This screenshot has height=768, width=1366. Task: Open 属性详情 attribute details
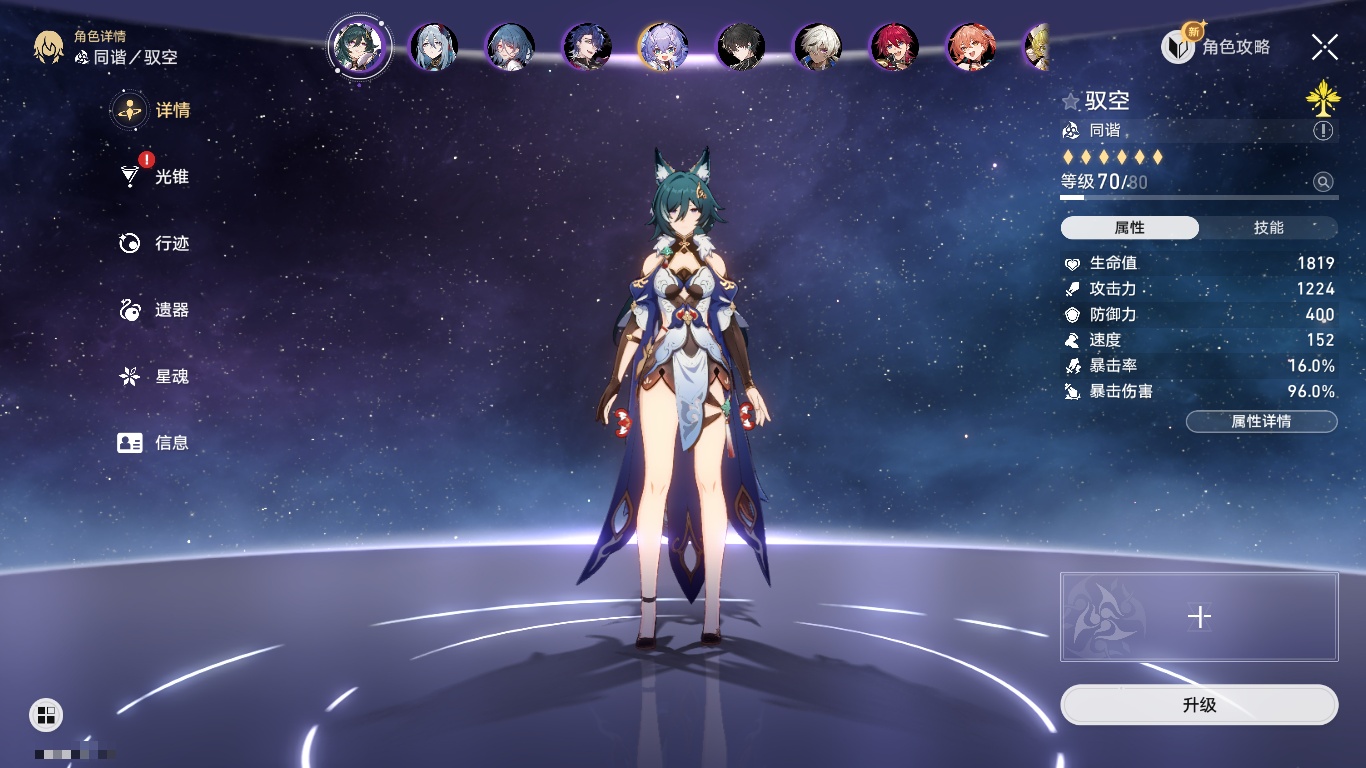click(1261, 421)
